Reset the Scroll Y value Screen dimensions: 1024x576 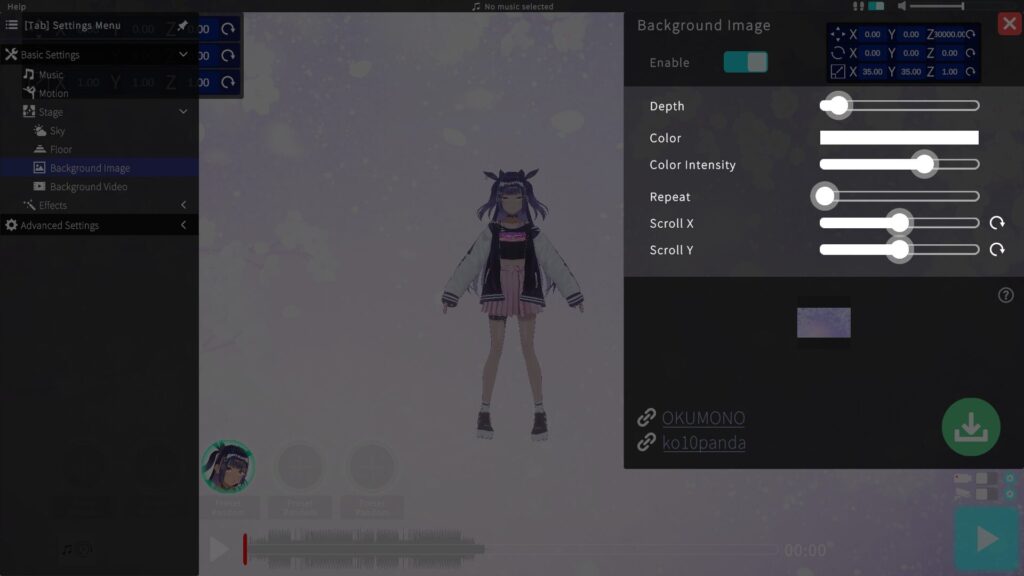[997, 250]
